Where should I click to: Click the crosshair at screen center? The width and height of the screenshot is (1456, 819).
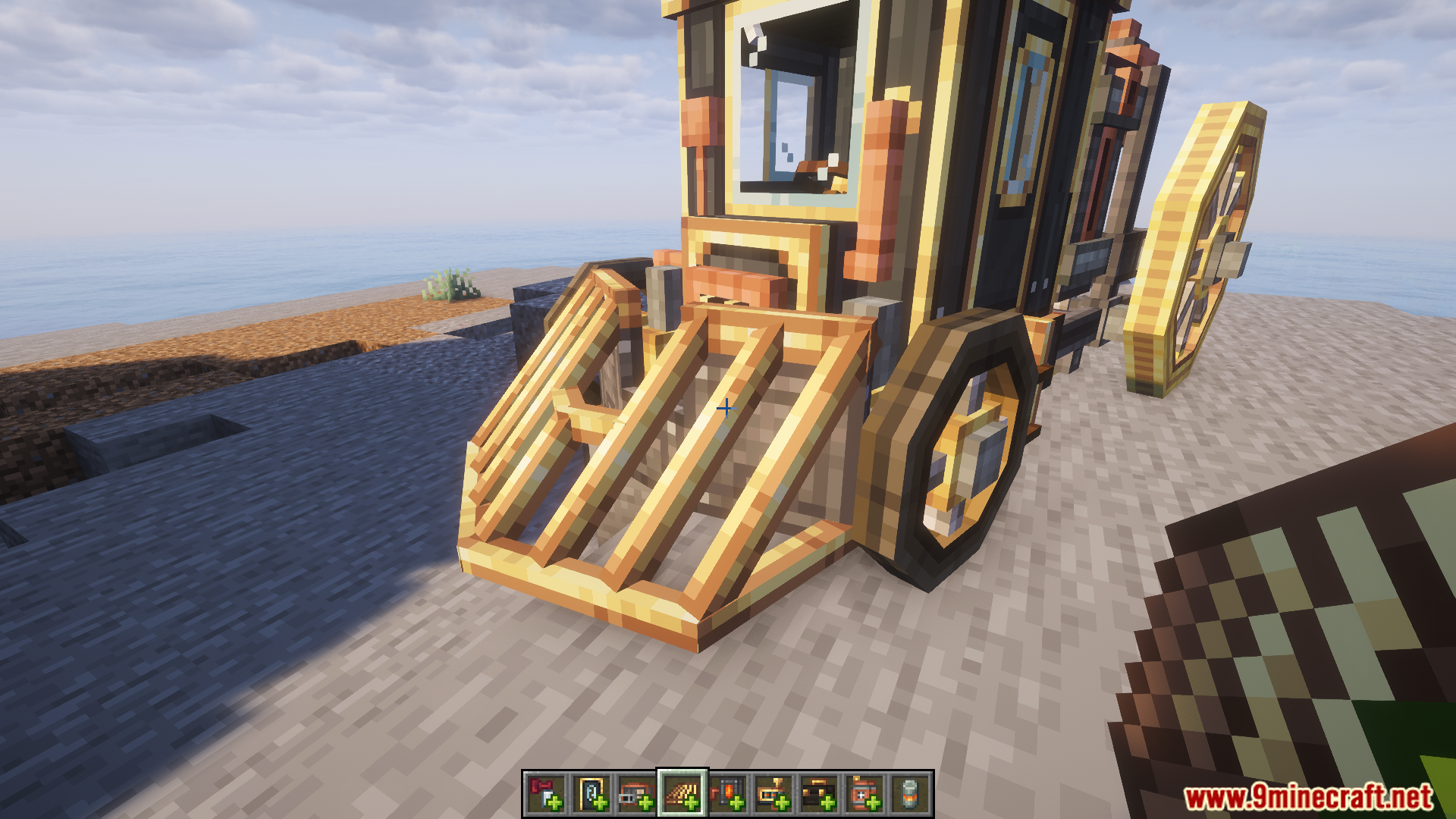click(x=726, y=408)
